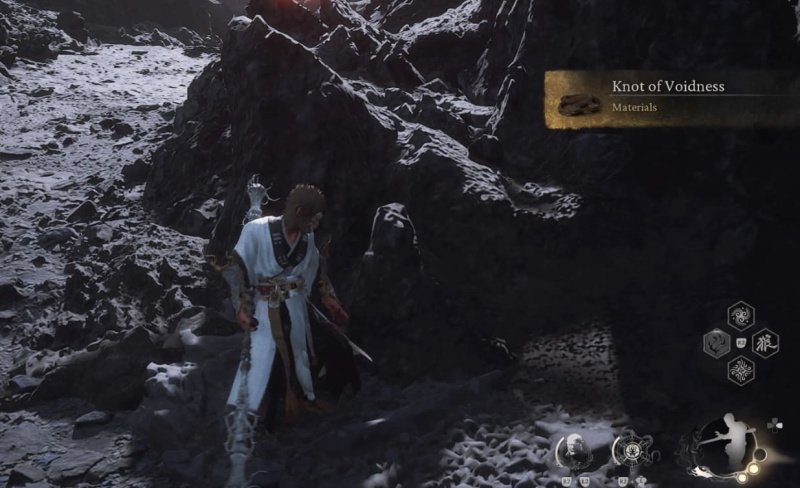The height and width of the screenshot is (488, 800).
Task: Cast the Chinese-character spell hexagon
Action: point(765,343)
